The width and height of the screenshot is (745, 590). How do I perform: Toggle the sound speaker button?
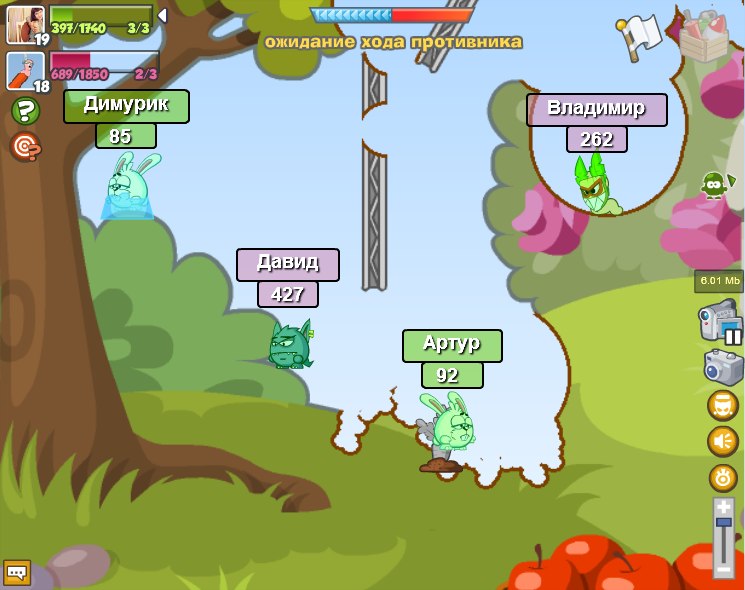pos(723,441)
